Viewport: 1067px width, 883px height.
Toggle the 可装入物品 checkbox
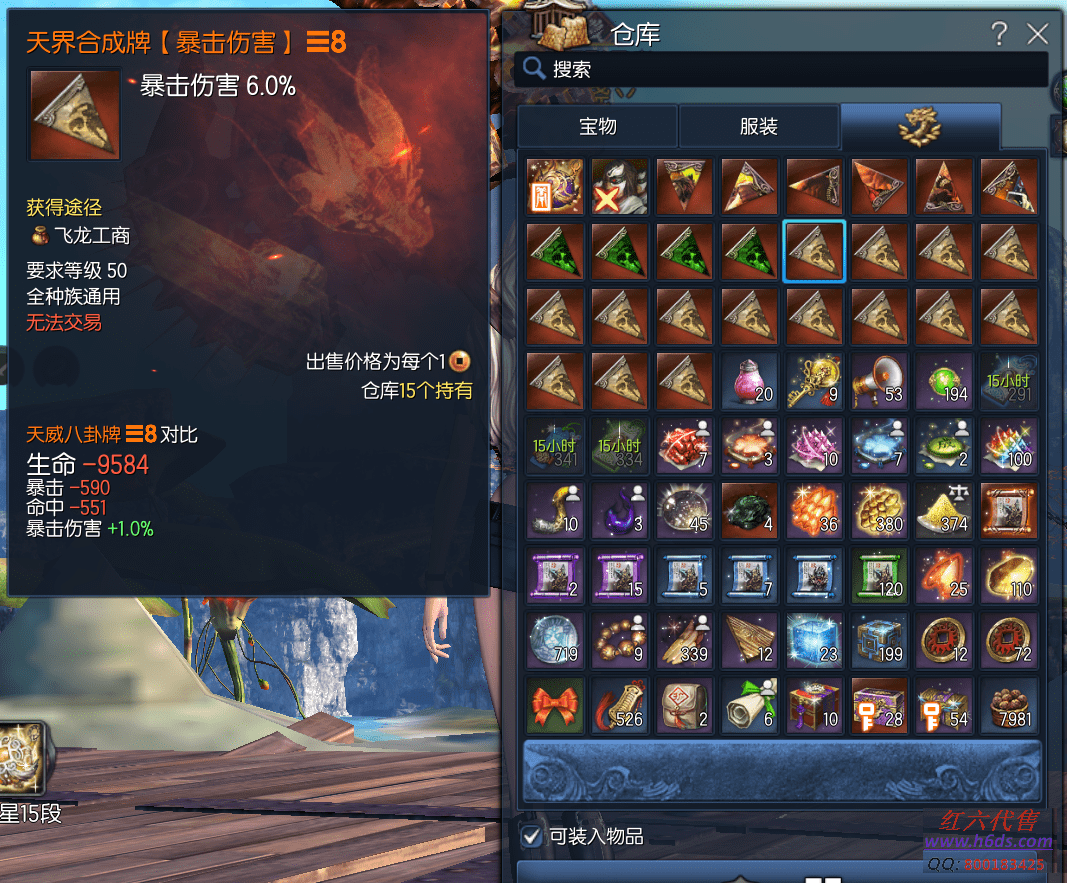[532, 836]
